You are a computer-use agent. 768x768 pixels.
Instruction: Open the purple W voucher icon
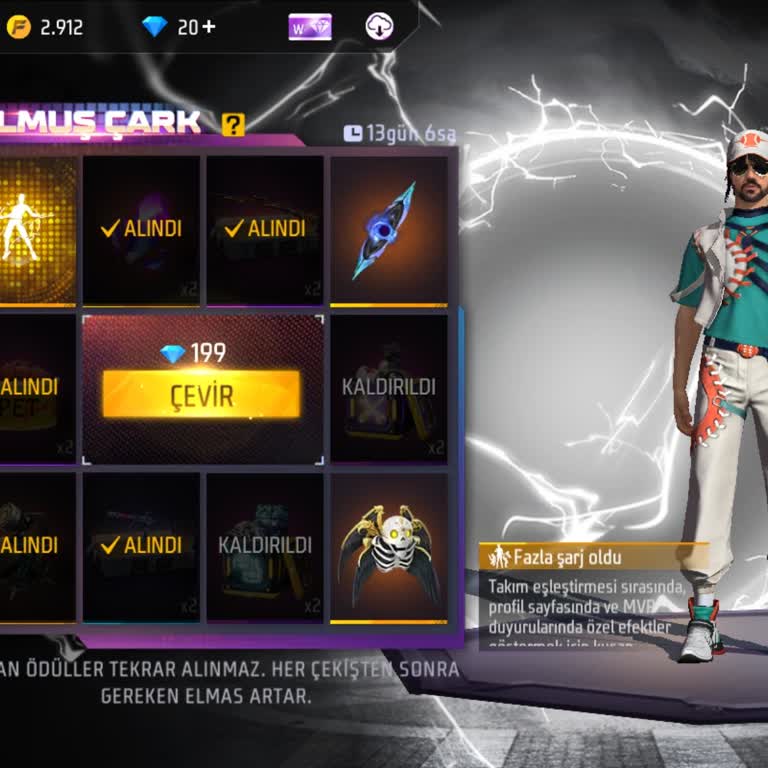(x=310, y=27)
